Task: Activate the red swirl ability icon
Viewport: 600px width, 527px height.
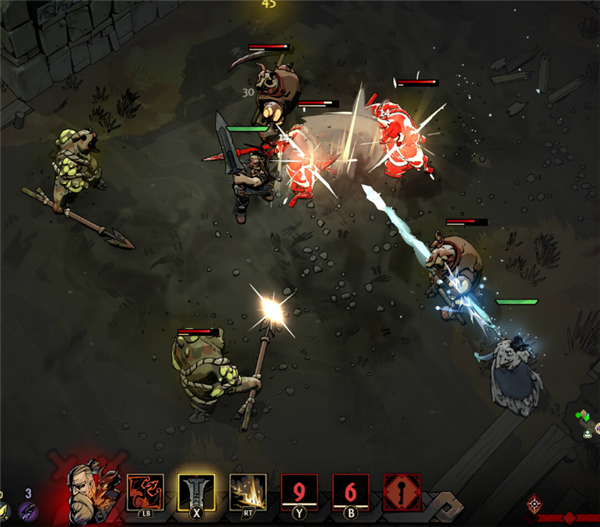Action: (x=146, y=493)
